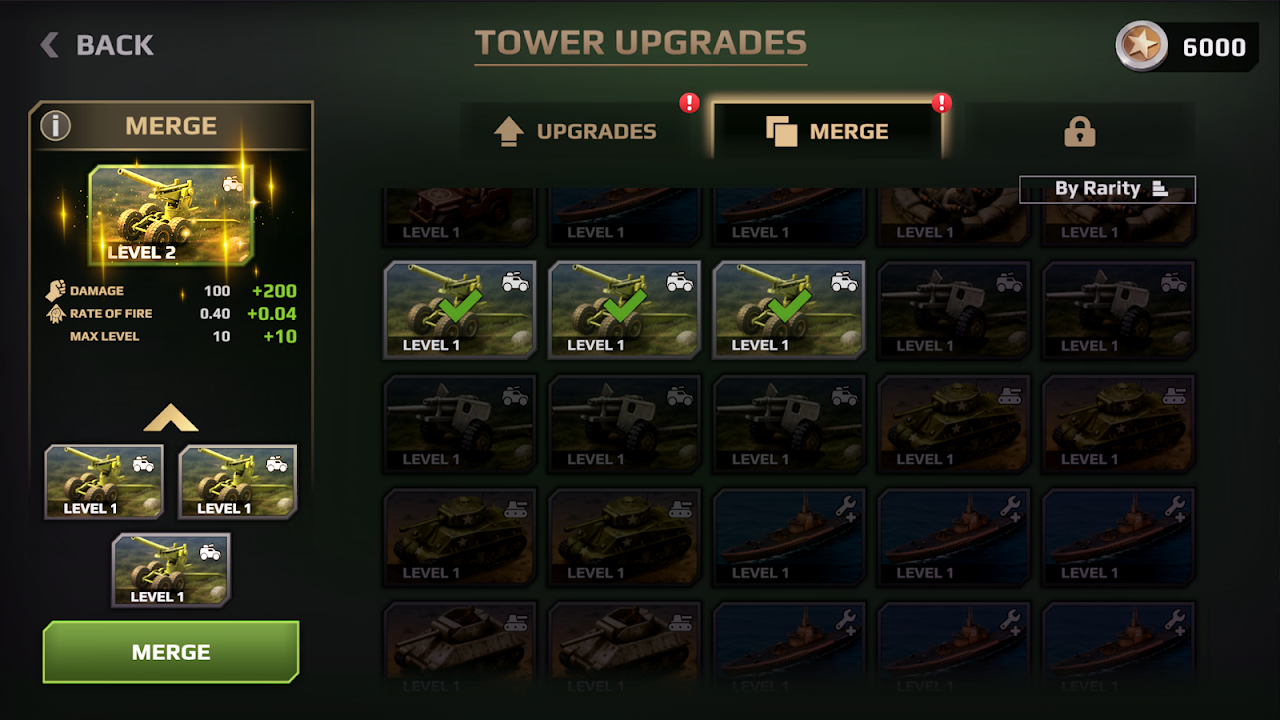This screenshot has height=720, width=1280.
Task: Click the Level 2 merge result card
Action: coord(171,215)
